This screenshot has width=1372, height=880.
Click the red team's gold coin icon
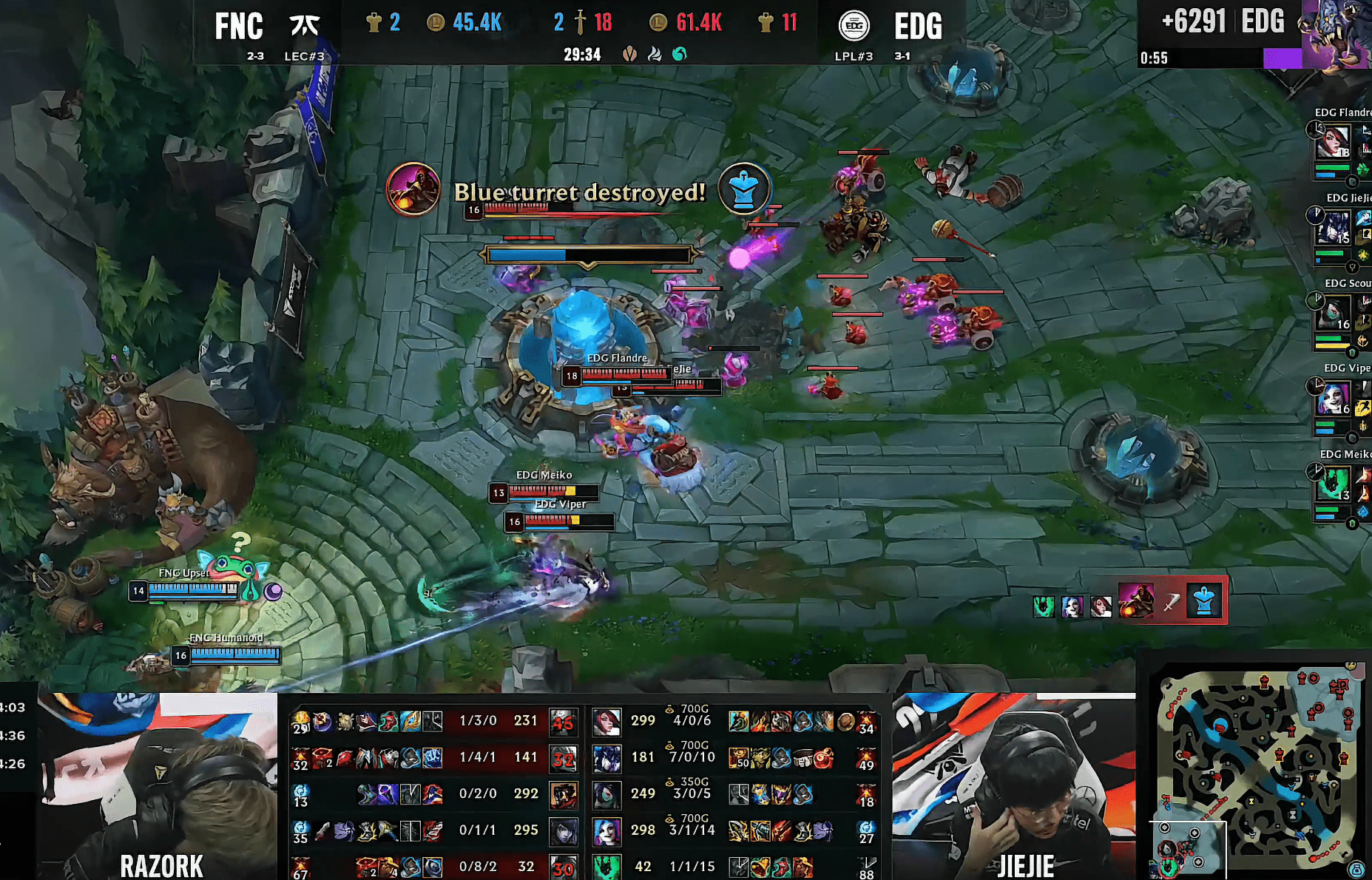click(658, 23)
